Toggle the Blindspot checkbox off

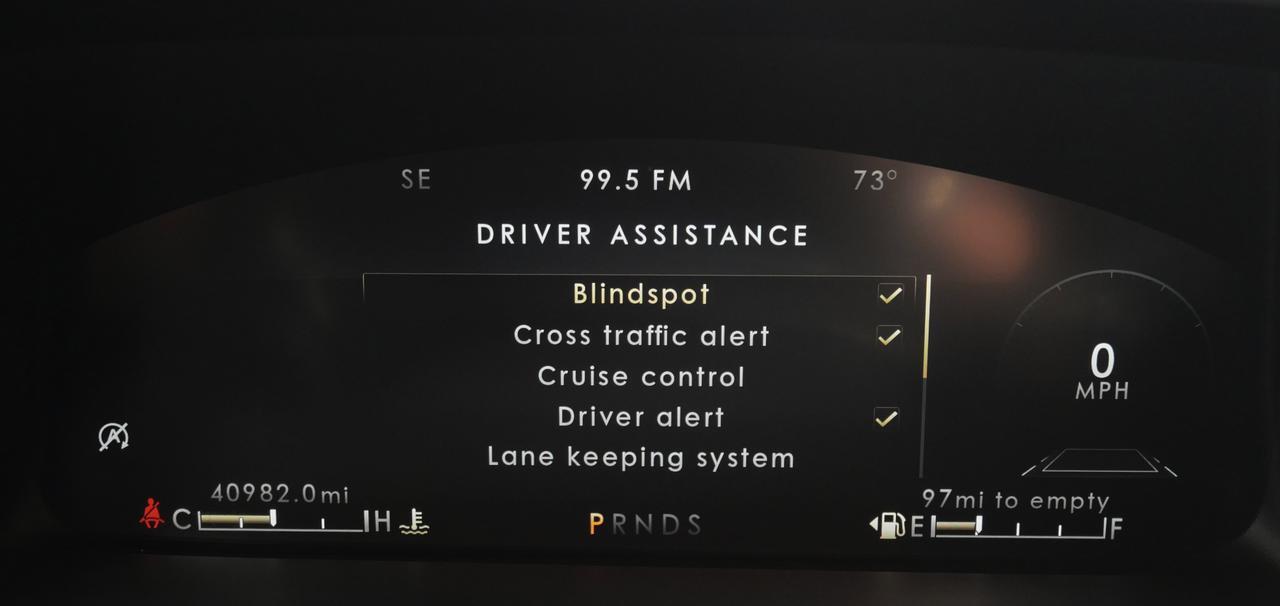pos(889,295)
